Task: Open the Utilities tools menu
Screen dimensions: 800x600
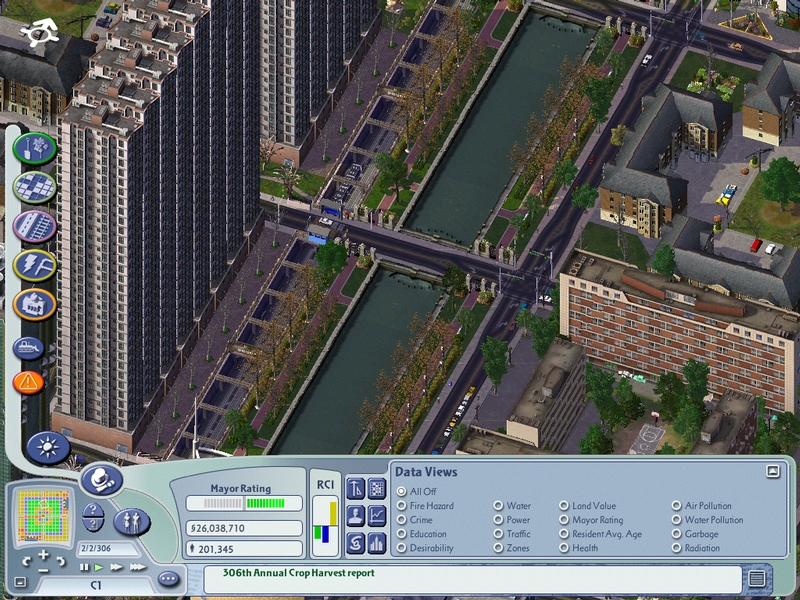Action: (x=35, y=265)
